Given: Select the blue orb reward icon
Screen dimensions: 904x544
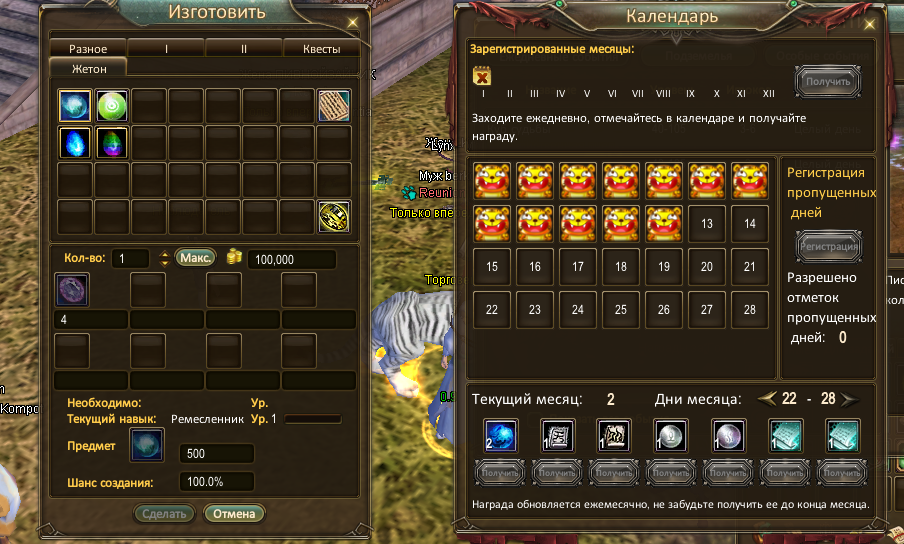Looking at the screenshot, I should [x=500, y=435].
